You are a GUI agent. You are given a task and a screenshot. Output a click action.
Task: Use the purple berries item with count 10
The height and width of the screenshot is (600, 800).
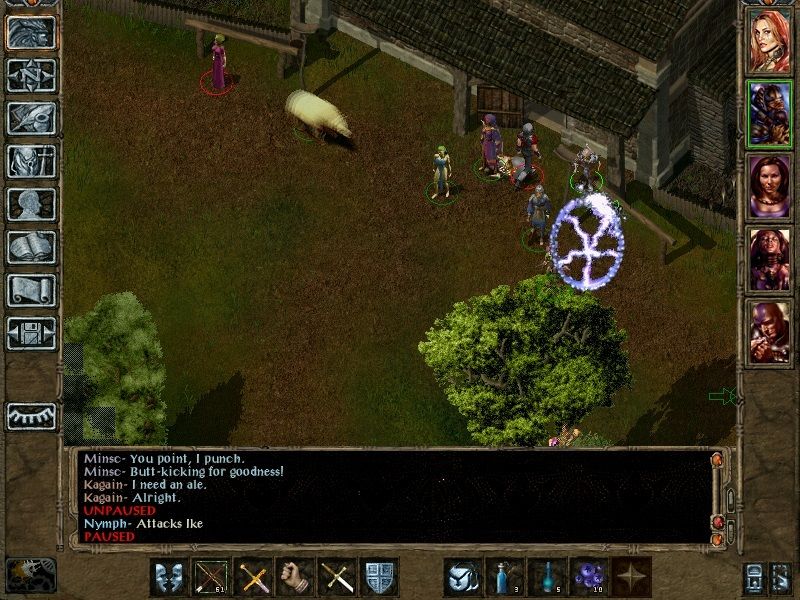[x=589, y=578]
